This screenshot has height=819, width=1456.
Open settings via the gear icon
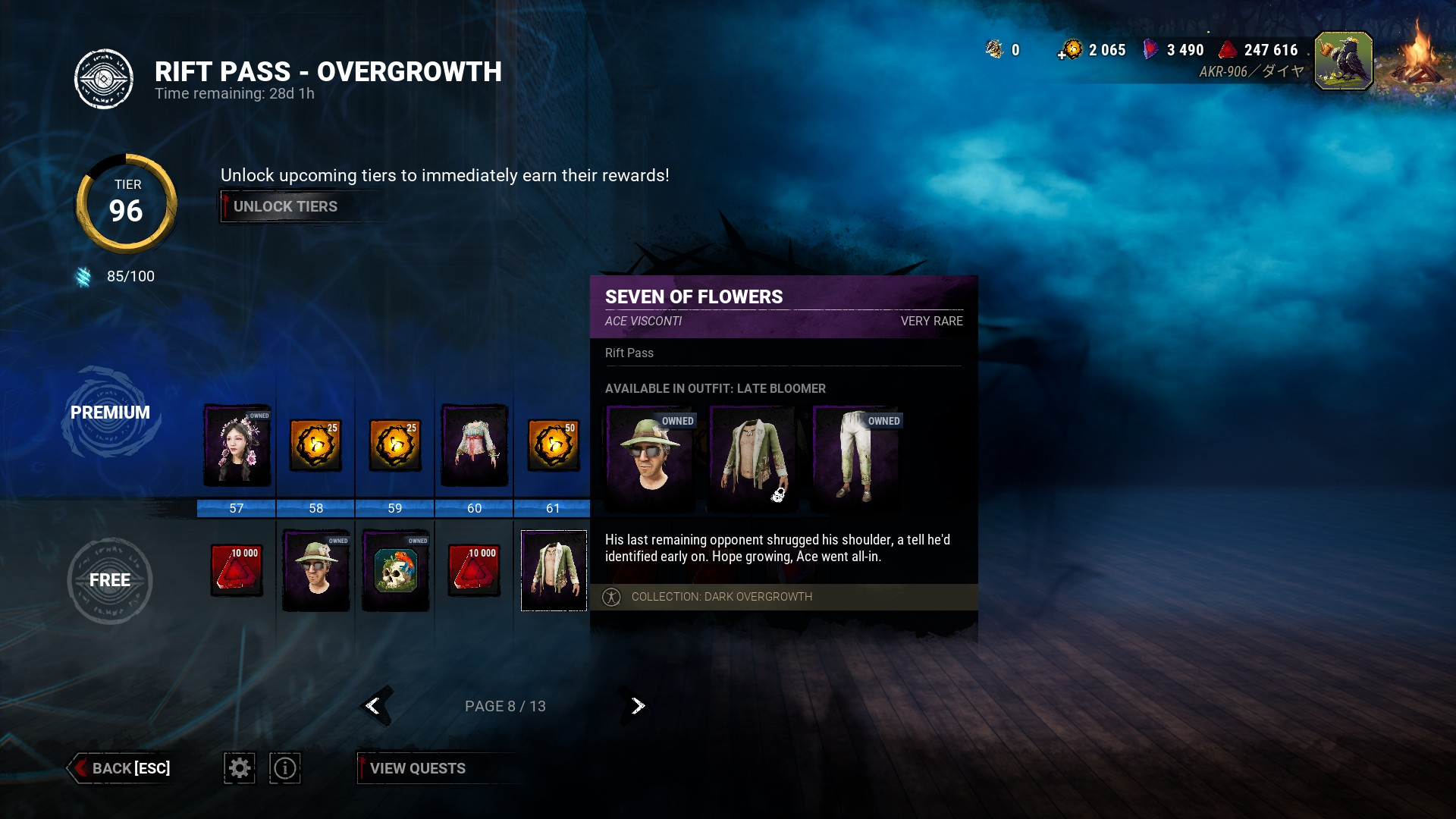pyautogui.click(x=240, y=768)
